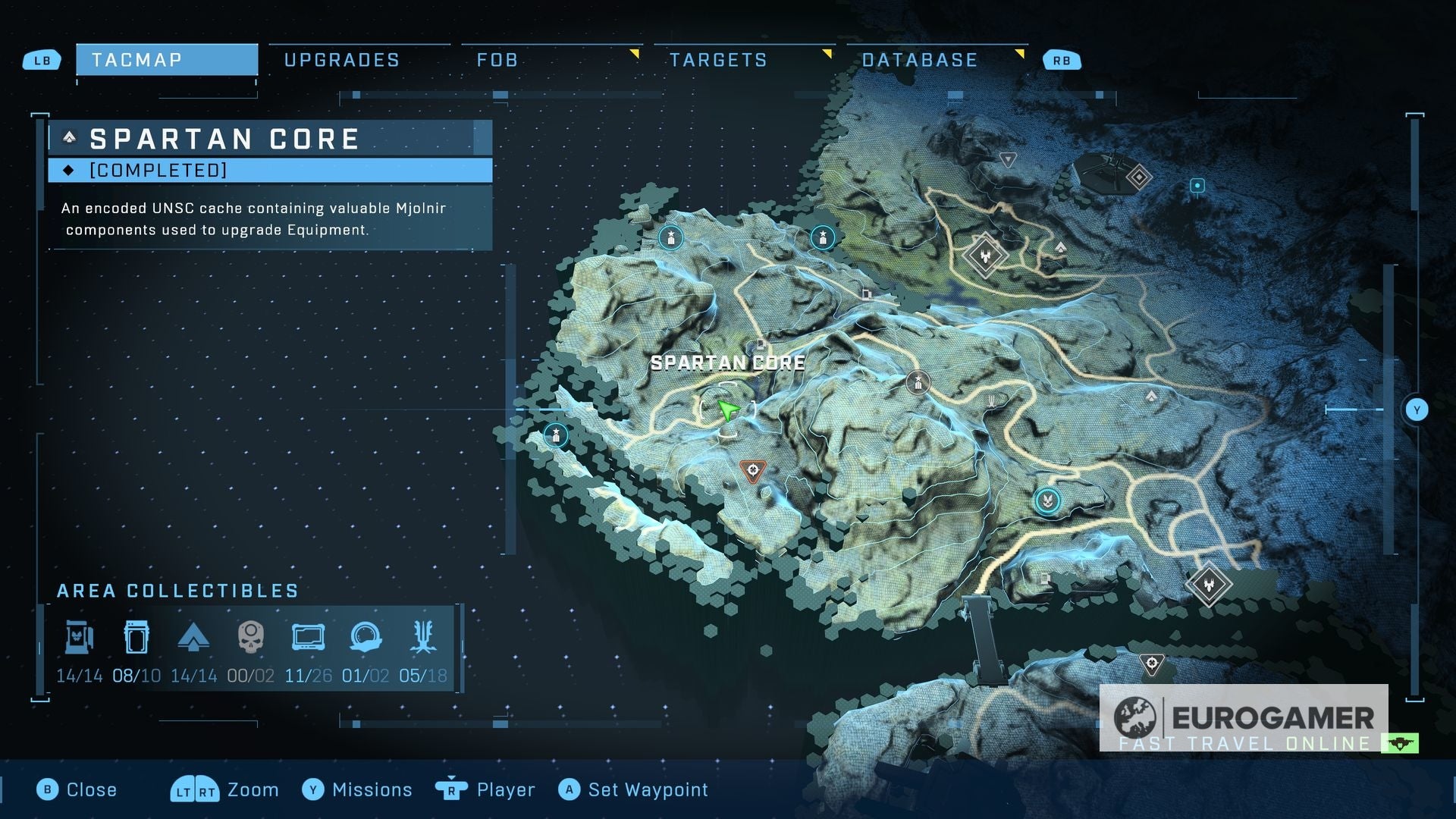This screenshot has width=1456, height=819.
Task: Switch to the Upgrades tab
Action: point(341,59)
